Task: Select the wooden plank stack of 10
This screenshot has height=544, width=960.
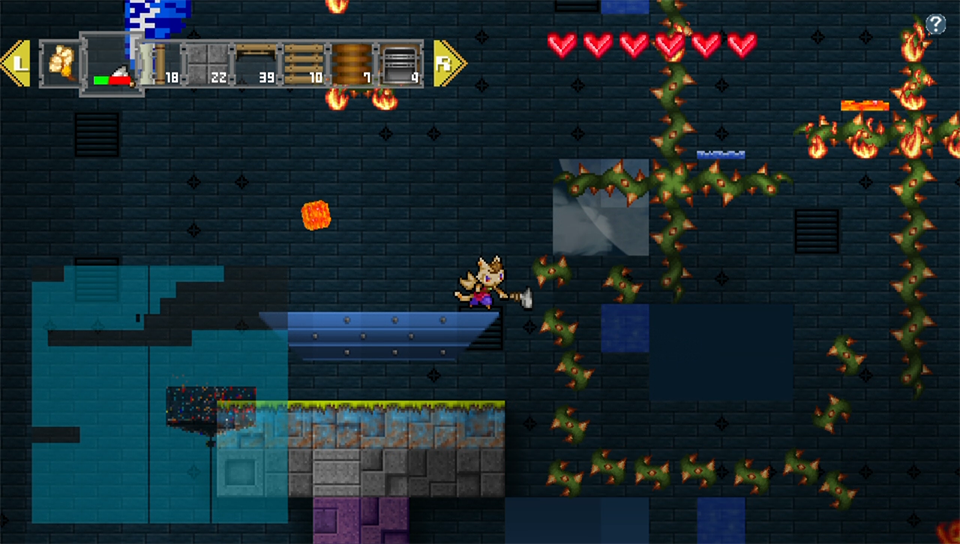Action: tap(303, 64)
